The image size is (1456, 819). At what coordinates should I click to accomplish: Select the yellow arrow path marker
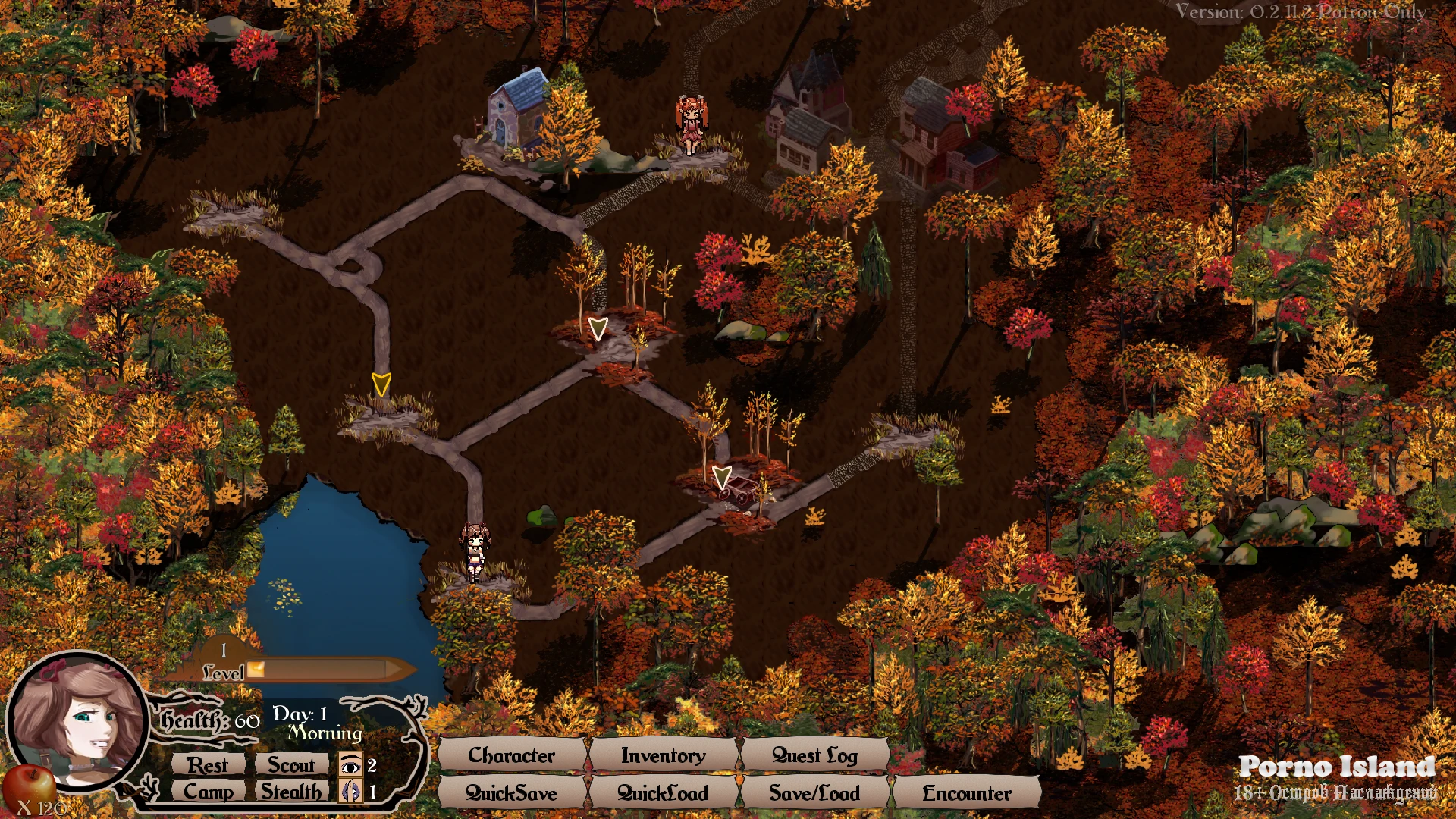click(x=381, y=384)
